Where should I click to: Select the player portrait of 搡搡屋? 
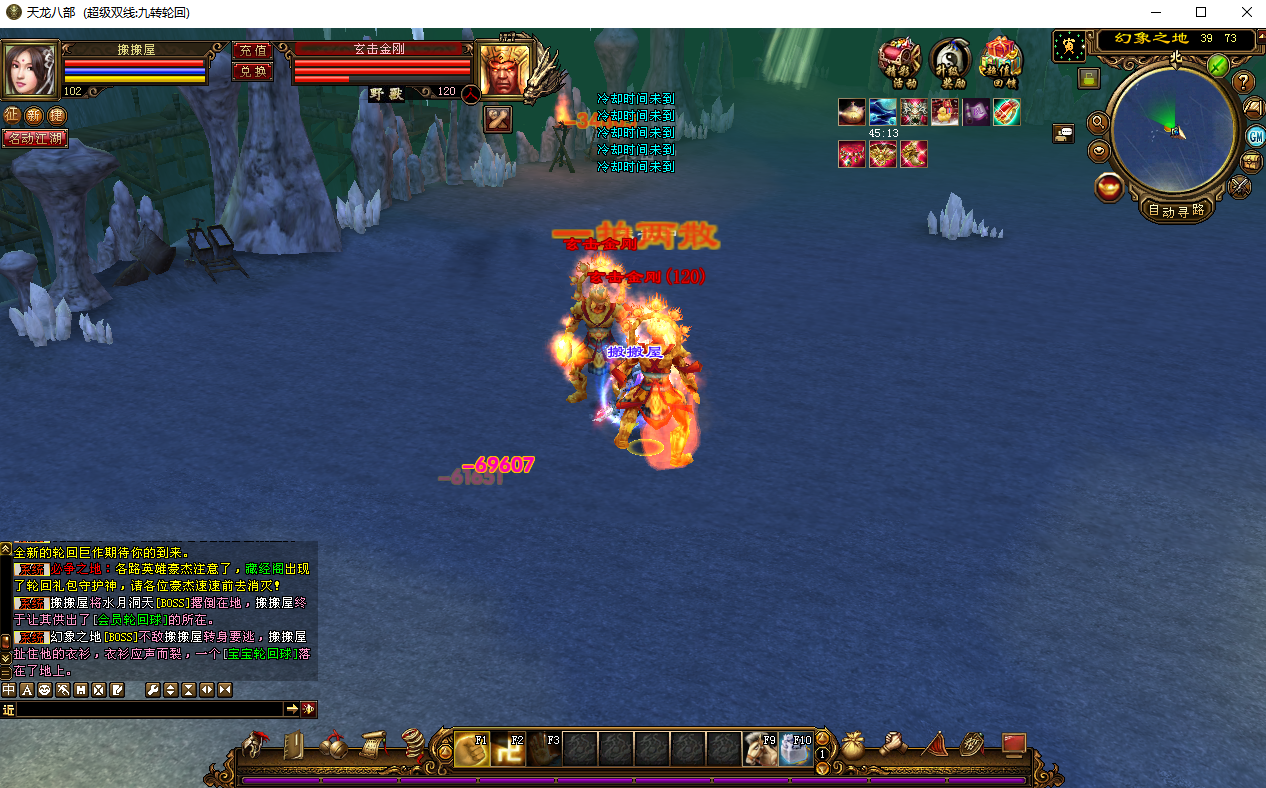[29, 68]
